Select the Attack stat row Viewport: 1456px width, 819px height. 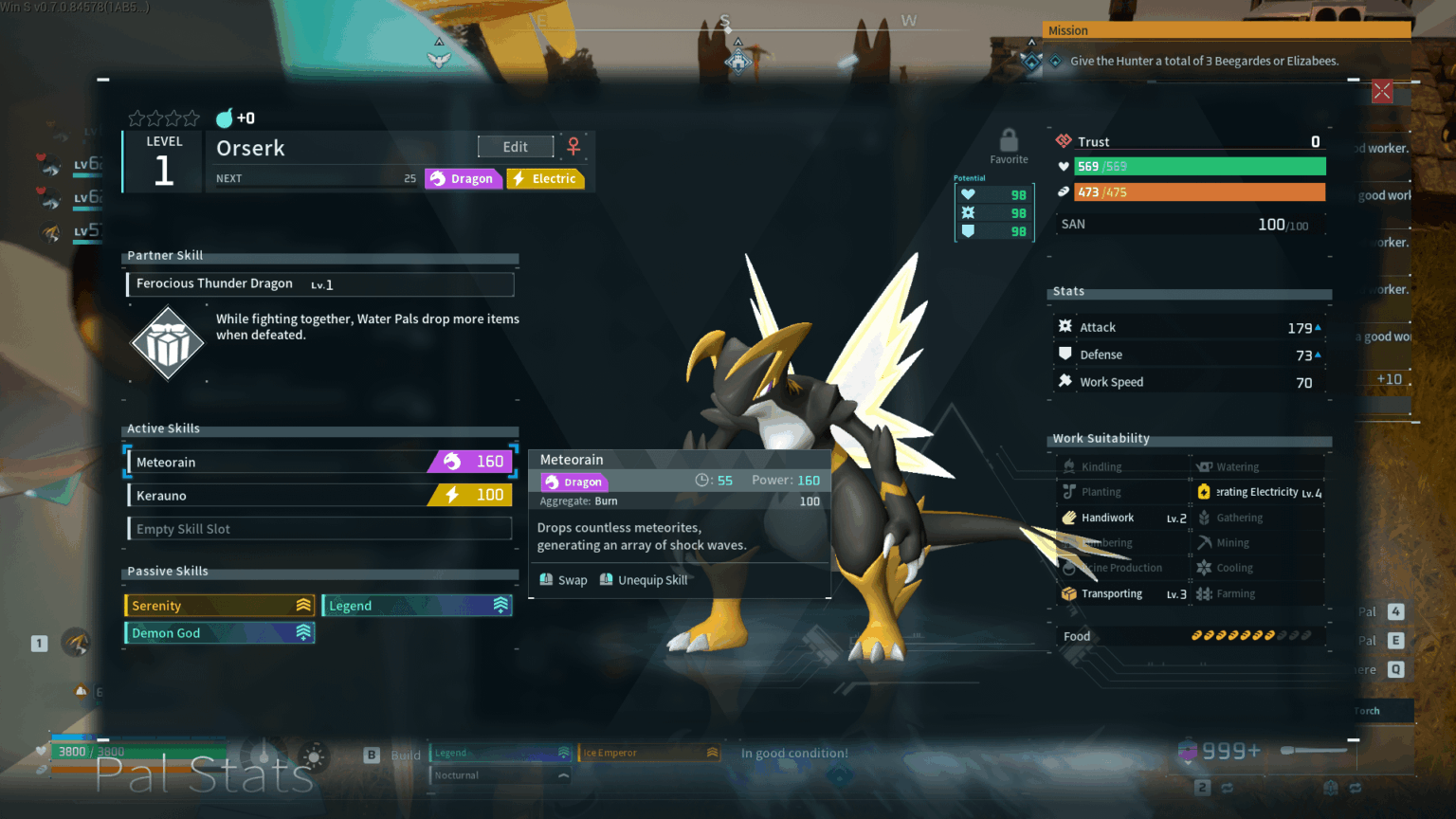coord(1190,327)
